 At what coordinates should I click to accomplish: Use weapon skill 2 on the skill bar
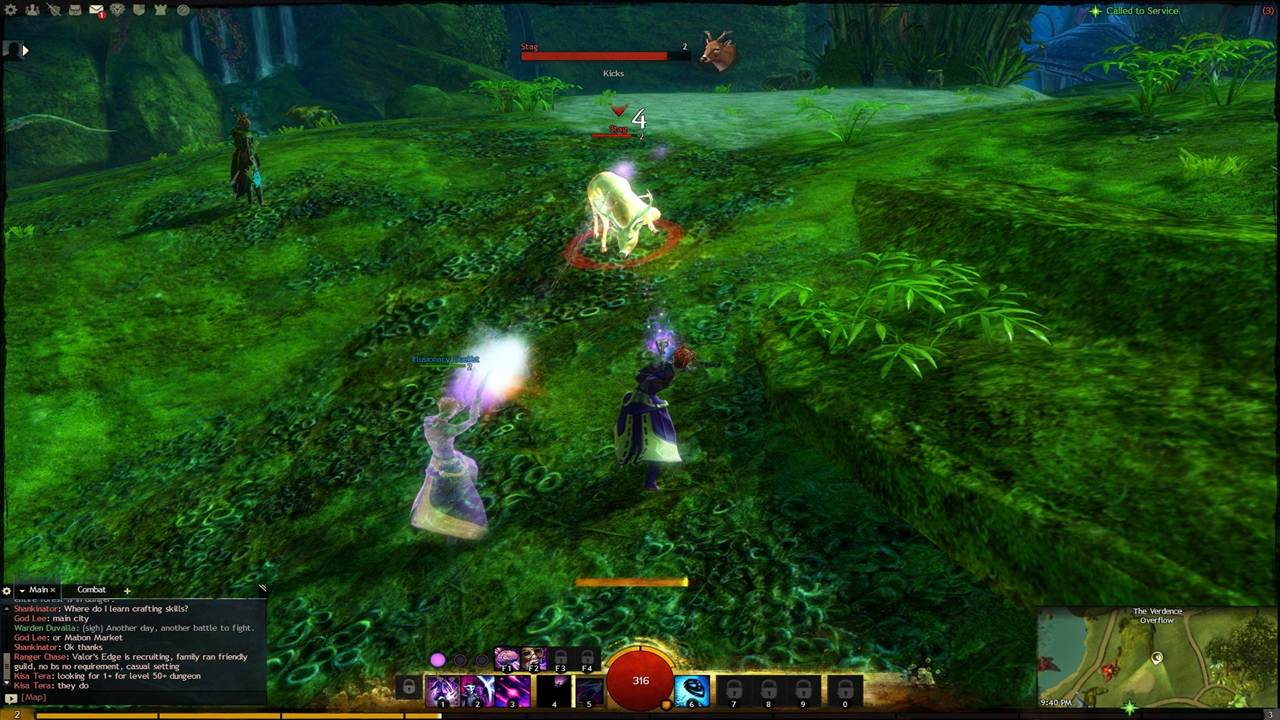[x=477, y=691]
